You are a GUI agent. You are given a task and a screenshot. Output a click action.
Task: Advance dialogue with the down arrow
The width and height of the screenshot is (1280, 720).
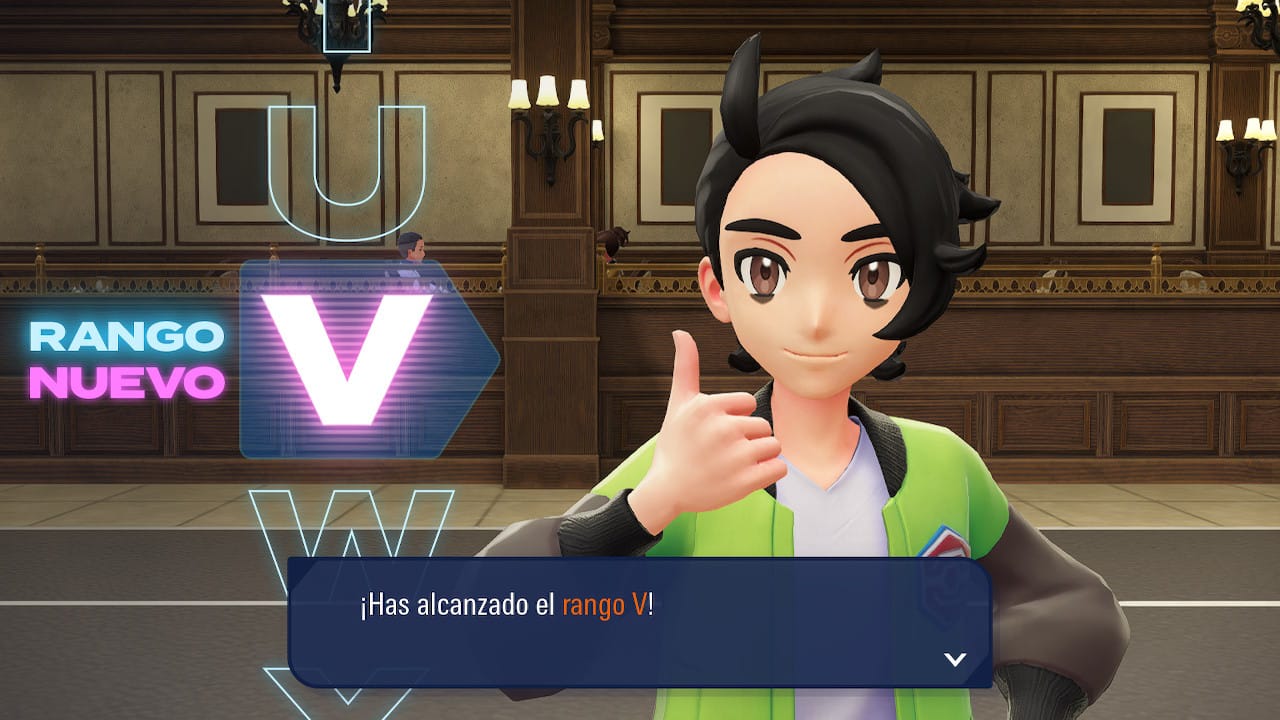tap(955, 659)
